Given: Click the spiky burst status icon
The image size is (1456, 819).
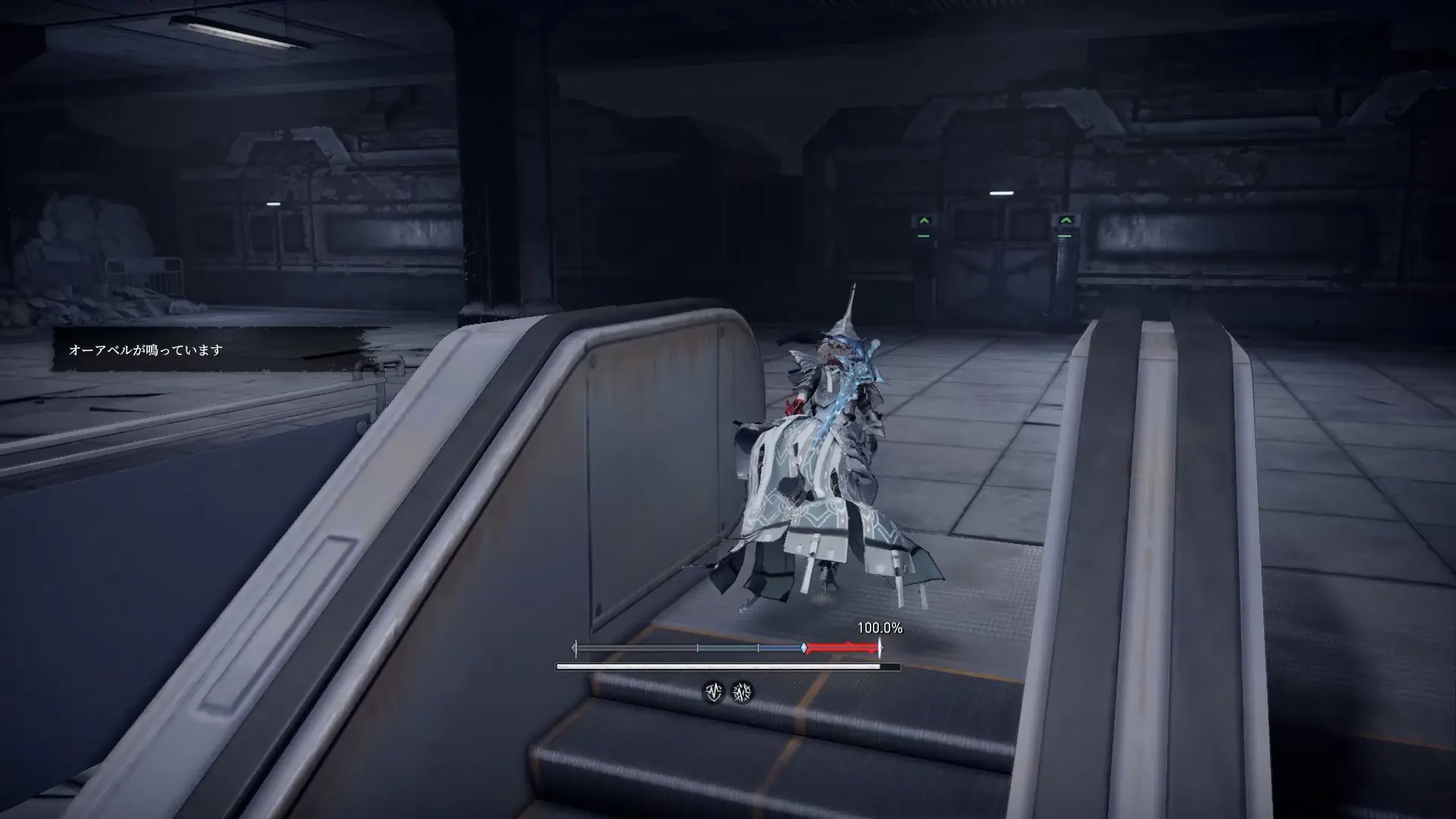Looking at the screenshot, I should 742,692.
